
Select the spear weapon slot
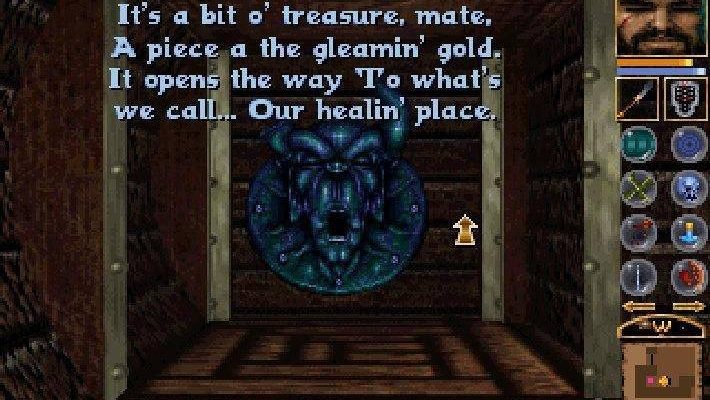[637, 99]
